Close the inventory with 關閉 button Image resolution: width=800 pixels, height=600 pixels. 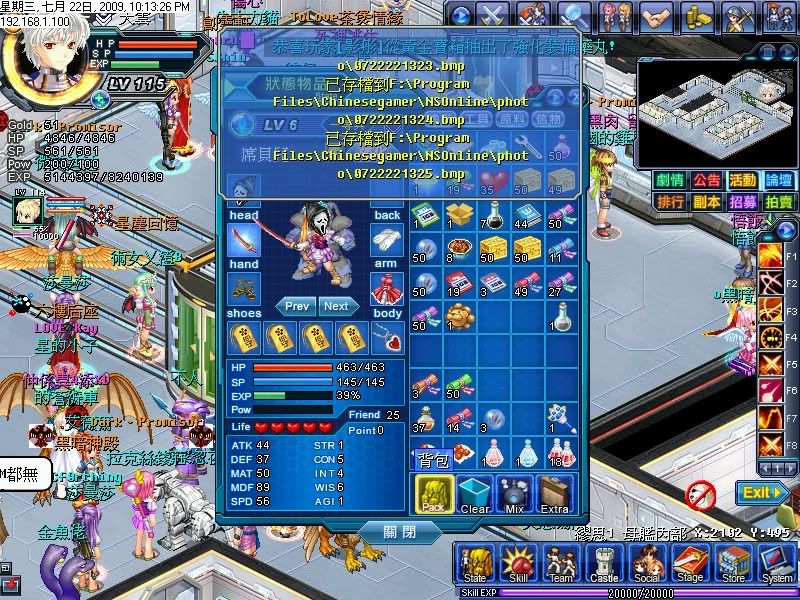397,532
